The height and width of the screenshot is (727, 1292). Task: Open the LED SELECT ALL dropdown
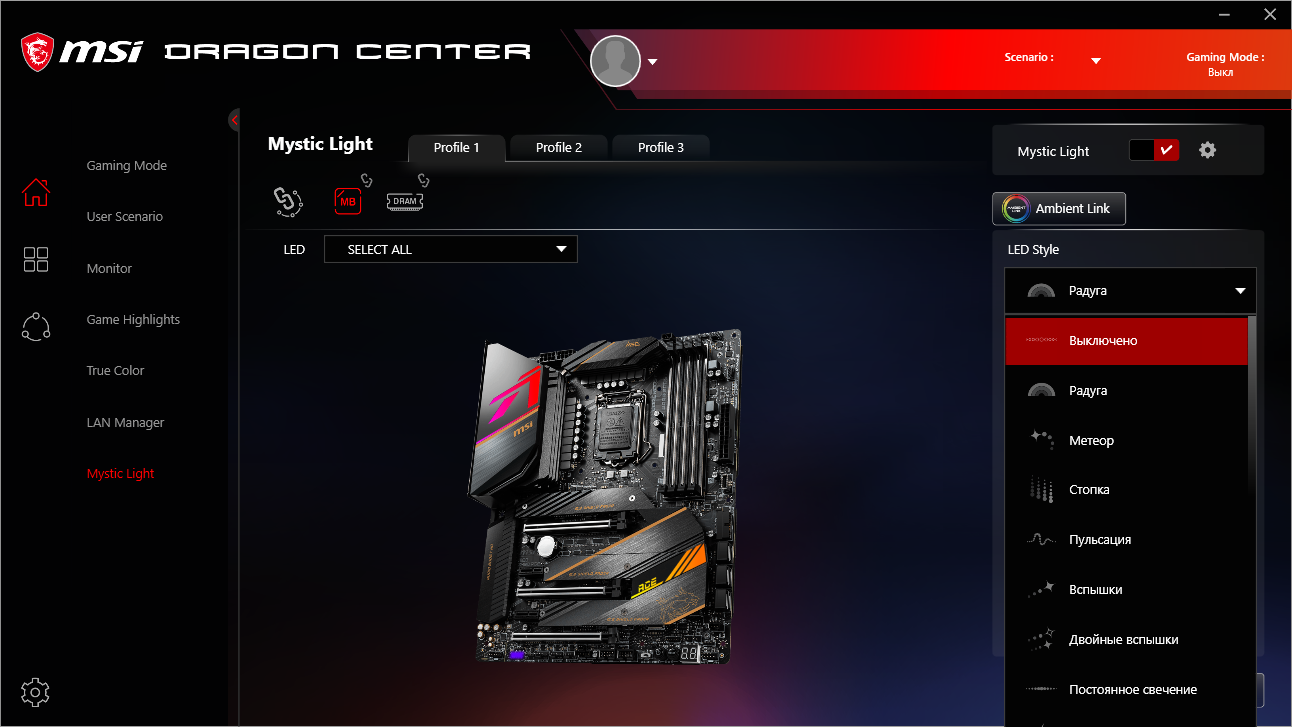tap(450, 249)
